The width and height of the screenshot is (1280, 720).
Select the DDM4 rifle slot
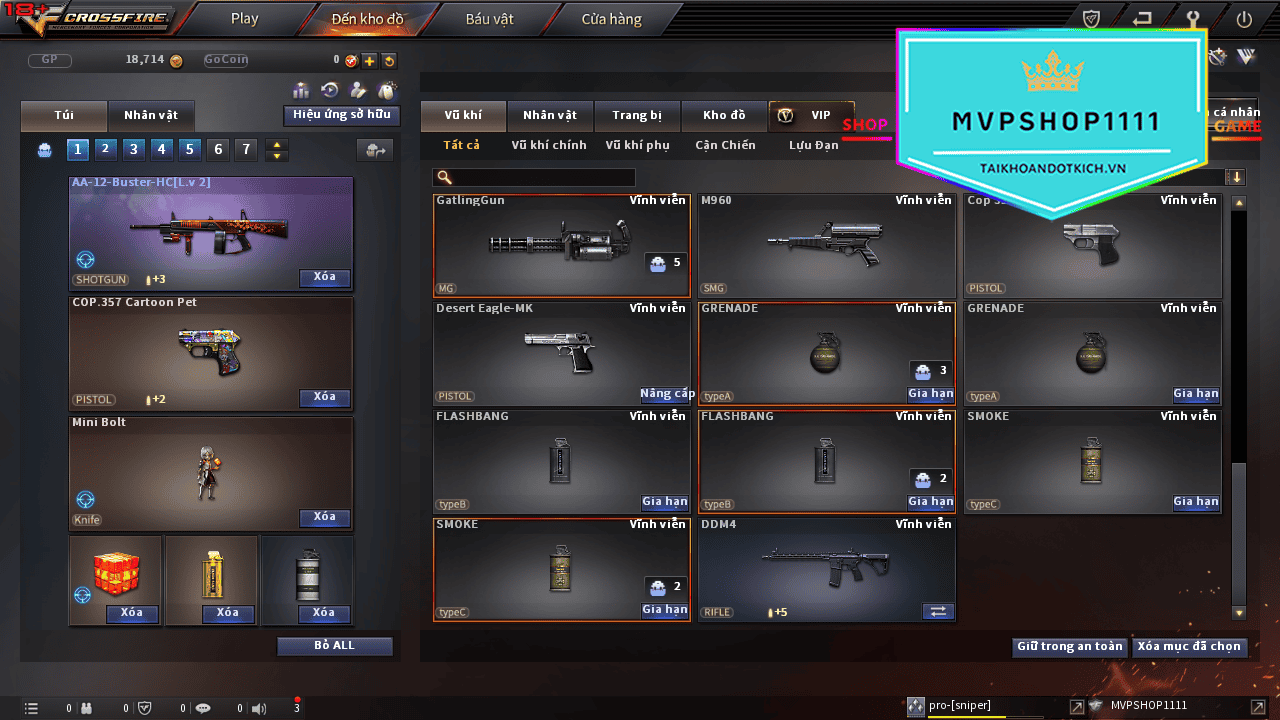tap(826, 569)
